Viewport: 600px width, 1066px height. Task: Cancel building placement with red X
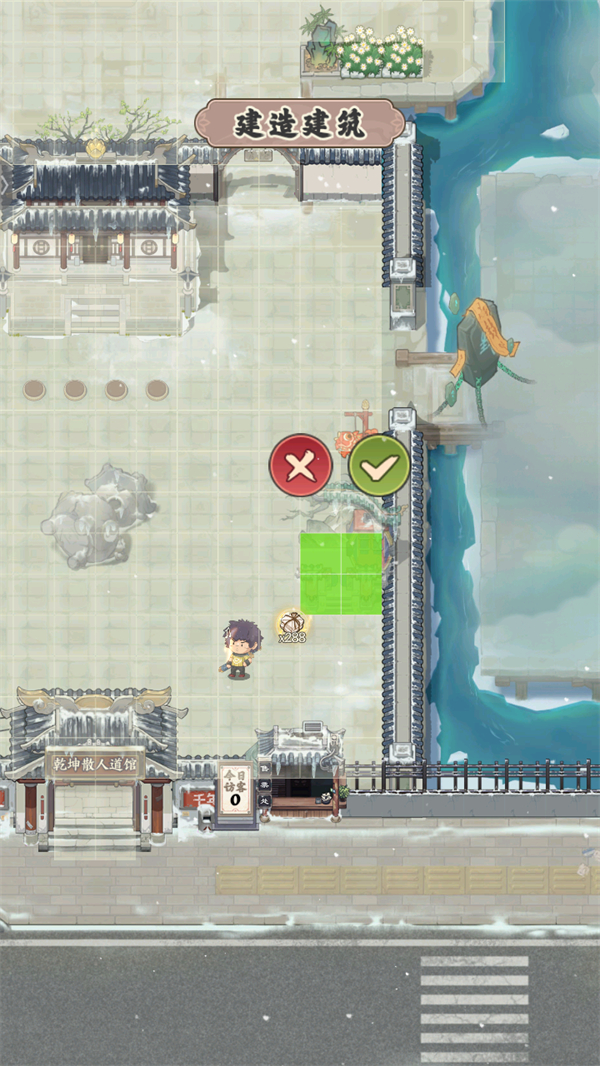tap(300, 465)
